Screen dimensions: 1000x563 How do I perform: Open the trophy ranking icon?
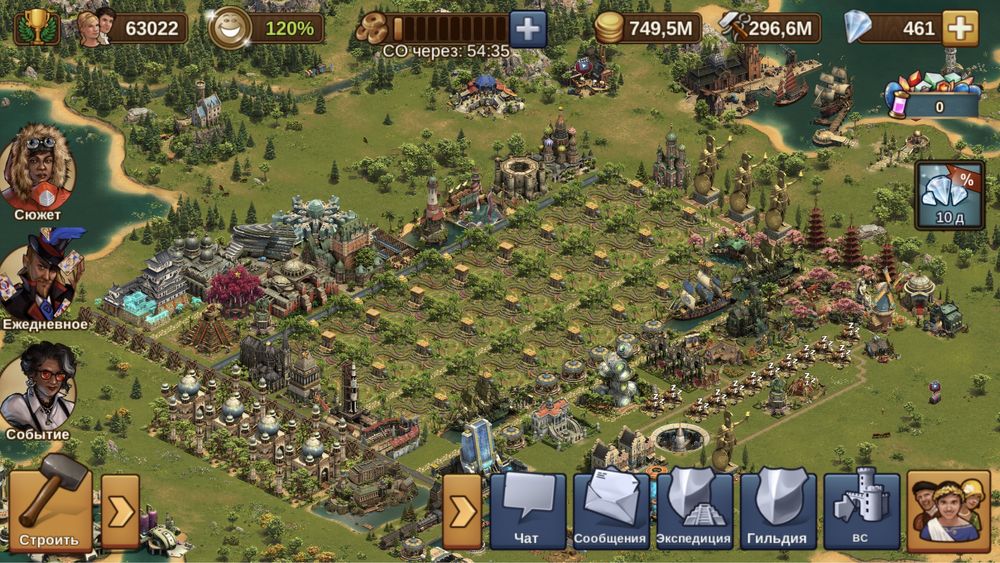(36, 27)
